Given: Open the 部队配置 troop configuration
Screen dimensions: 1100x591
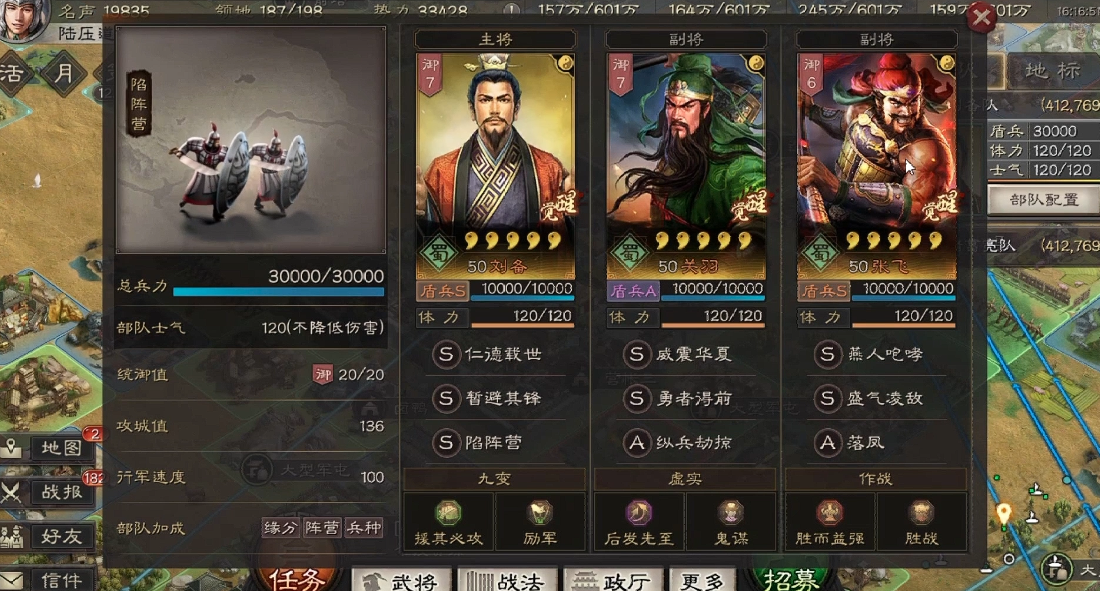Looking at the screenshot, I should point(1043,200).
